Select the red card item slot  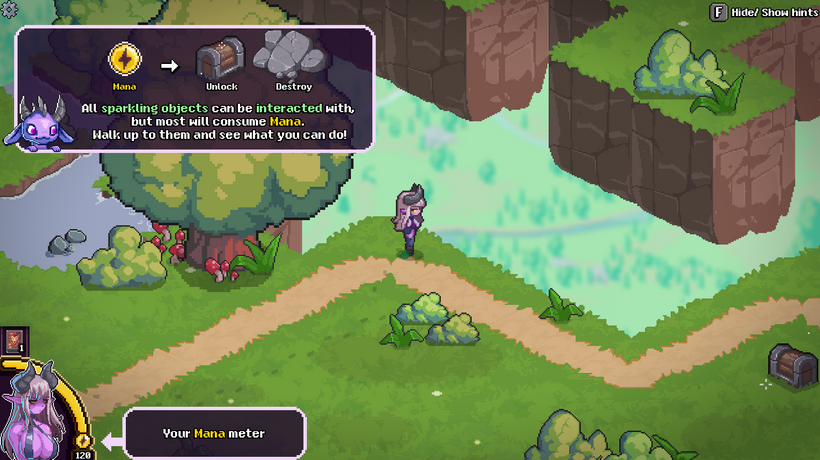pos(15,340)
